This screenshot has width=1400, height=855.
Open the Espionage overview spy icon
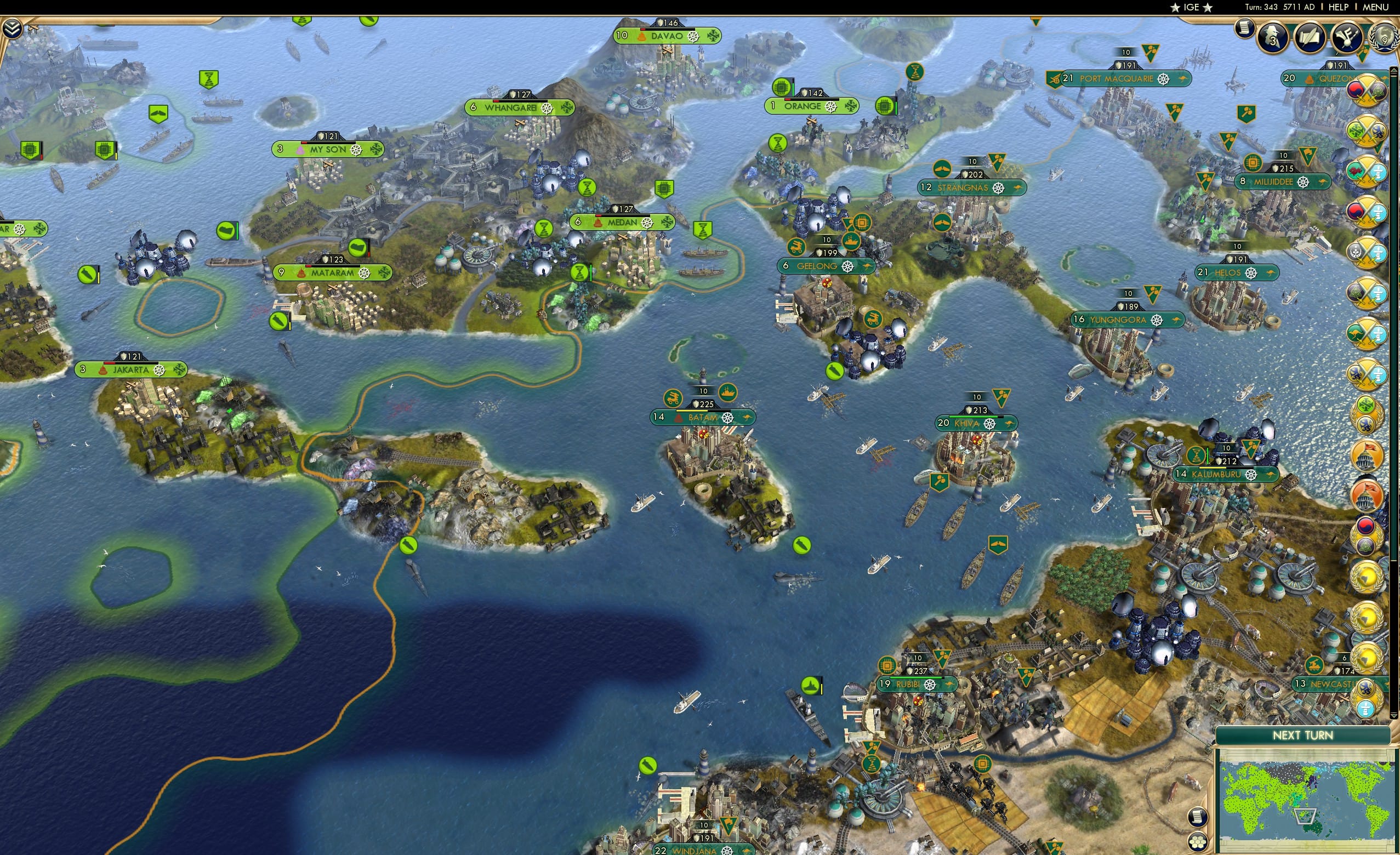pos(1273,38)
